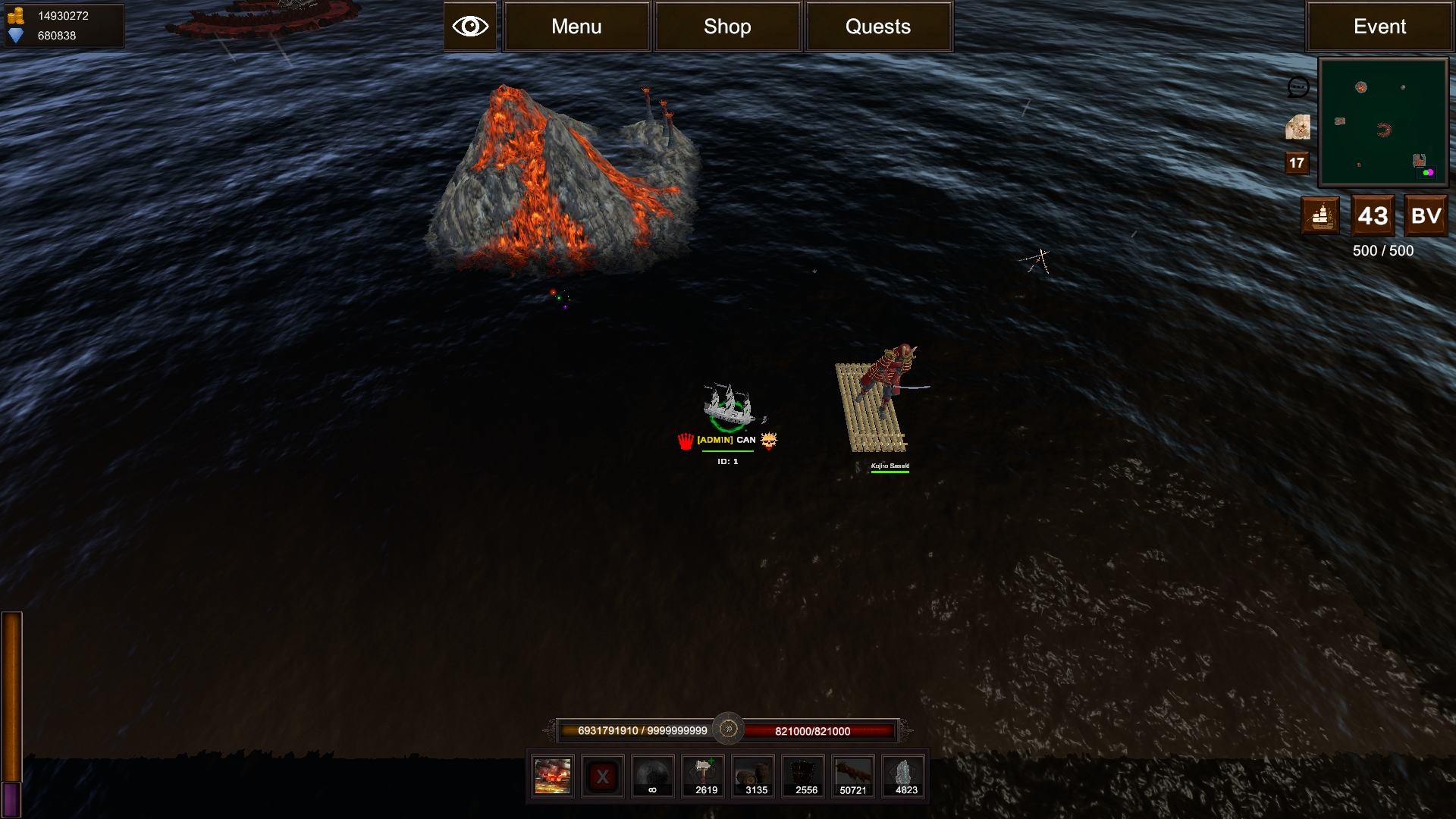
Task: Select the burning ship hotbar slot
Action: tap(553, 777)
